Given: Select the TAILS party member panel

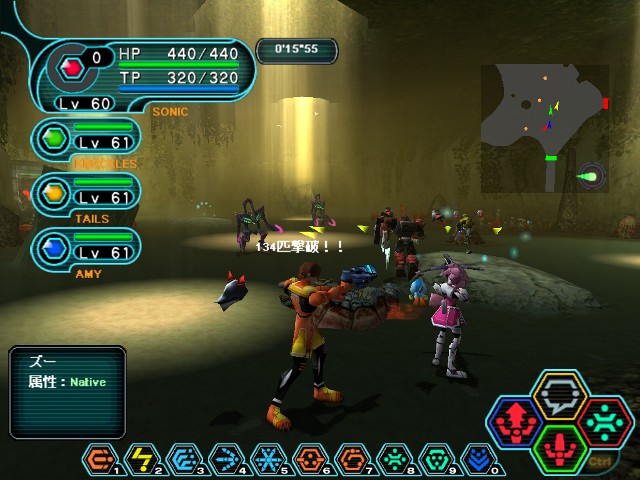Looking at the screenshot, I should click(x=83, y=194).
